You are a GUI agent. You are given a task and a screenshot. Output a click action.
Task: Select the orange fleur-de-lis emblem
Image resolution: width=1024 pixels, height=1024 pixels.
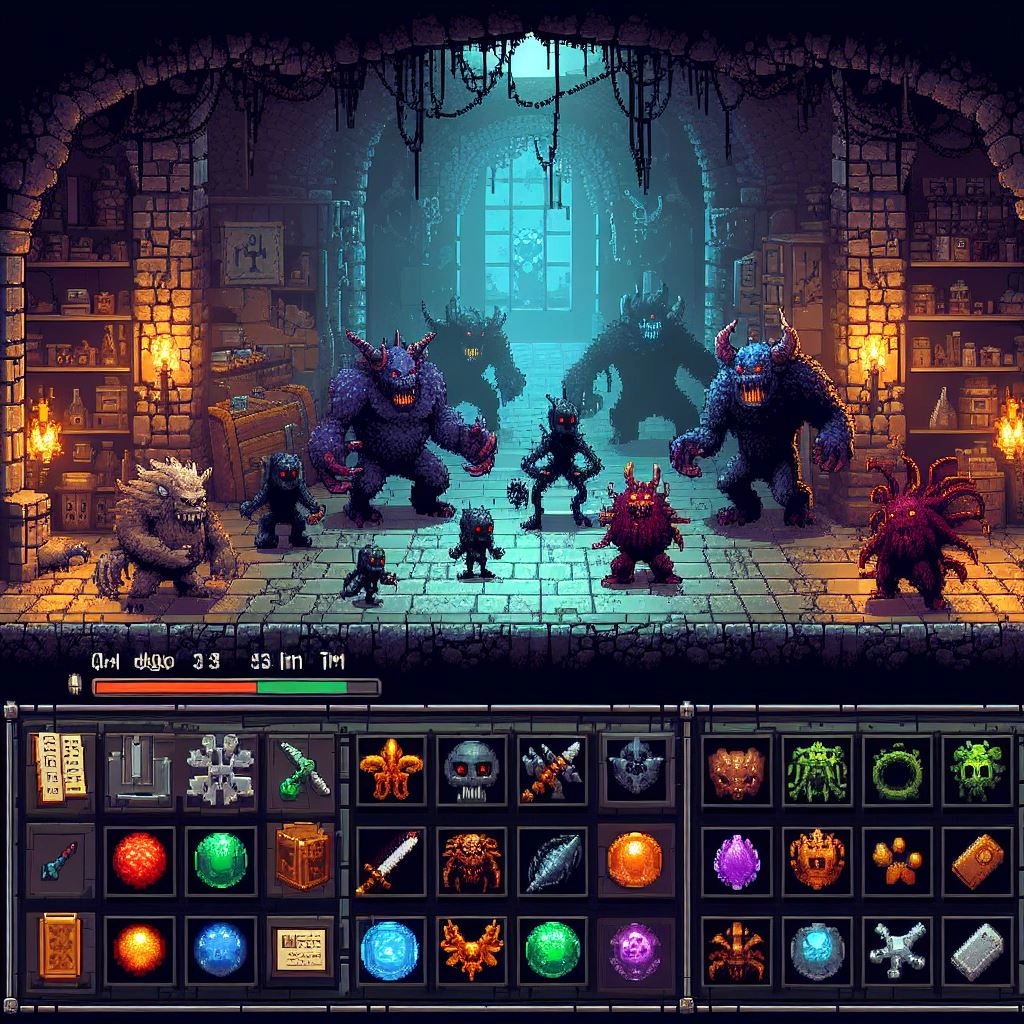390,769
